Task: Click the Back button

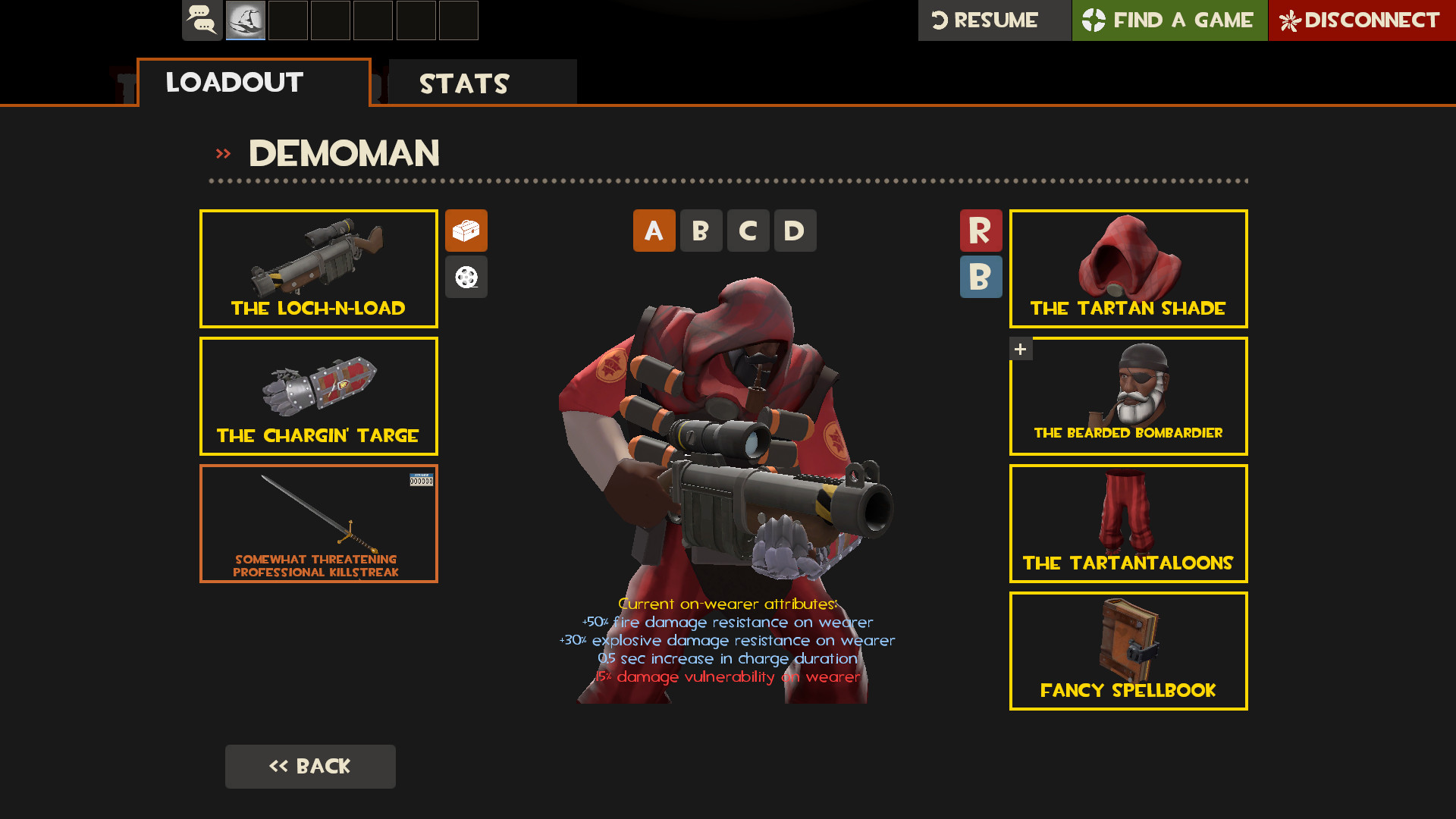Action: [310, 766]
